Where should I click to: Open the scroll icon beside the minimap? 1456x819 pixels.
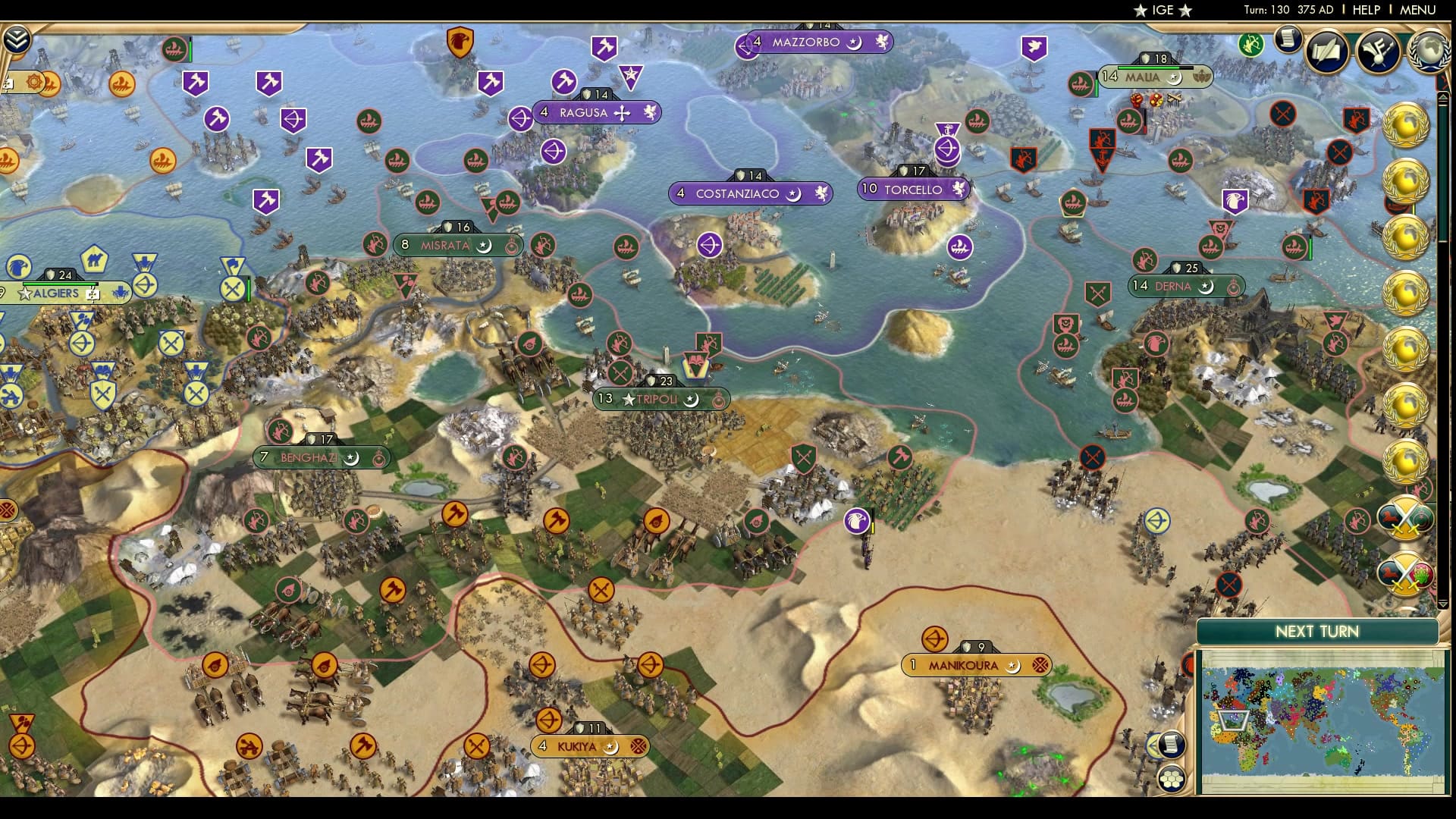coord(1171,745)
